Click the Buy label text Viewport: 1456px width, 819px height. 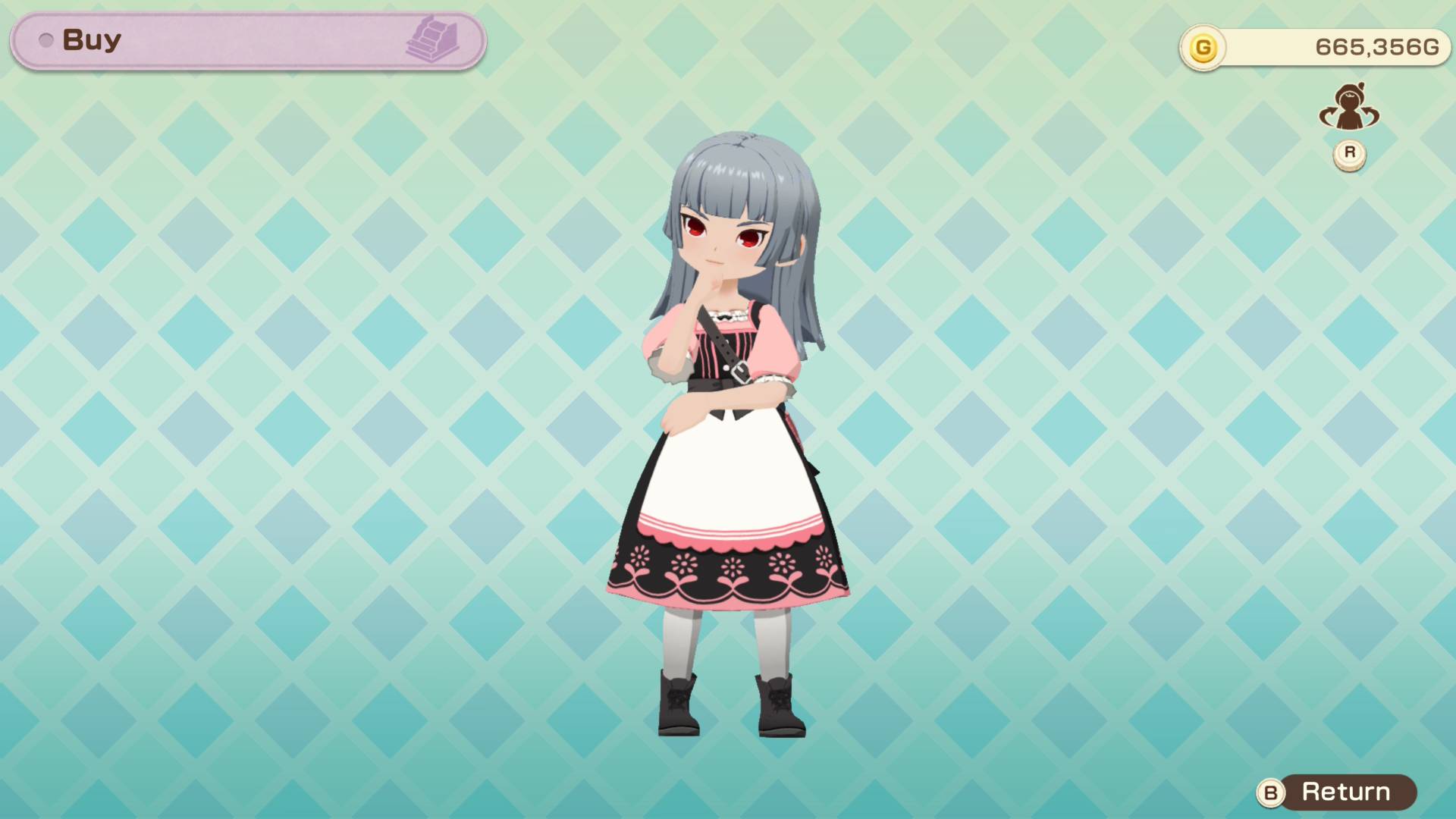(91, 41)
